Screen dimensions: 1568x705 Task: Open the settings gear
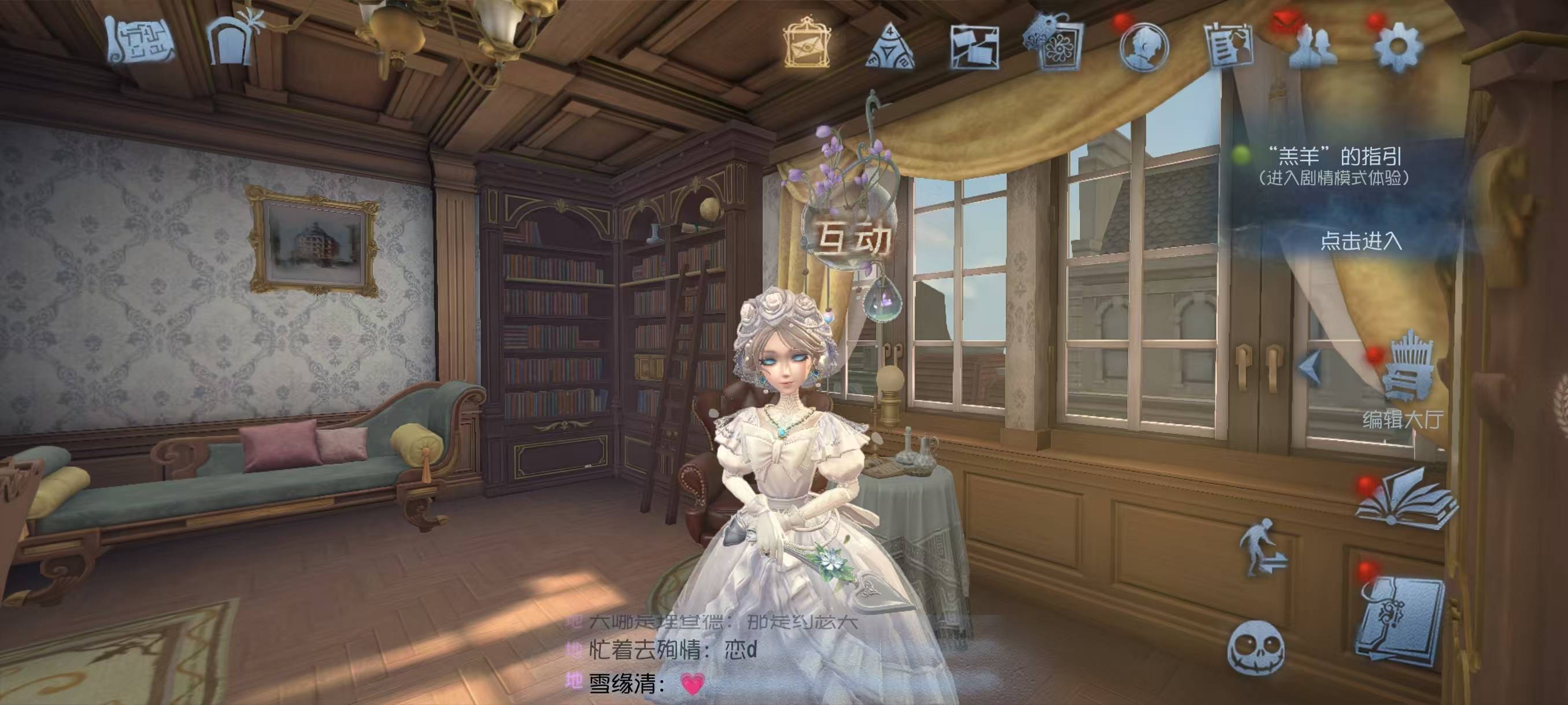pos(1397,47)
